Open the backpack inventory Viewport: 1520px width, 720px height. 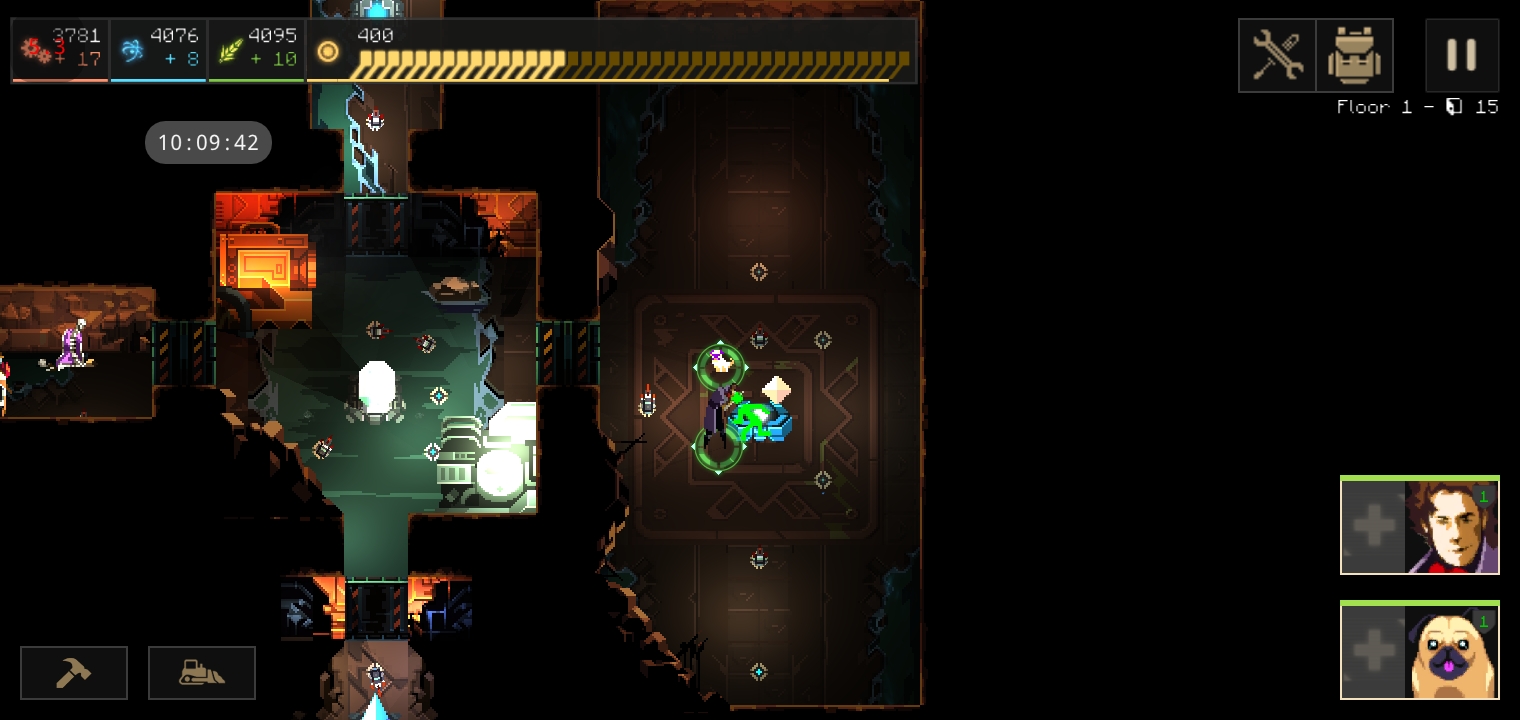(1354, 55)
